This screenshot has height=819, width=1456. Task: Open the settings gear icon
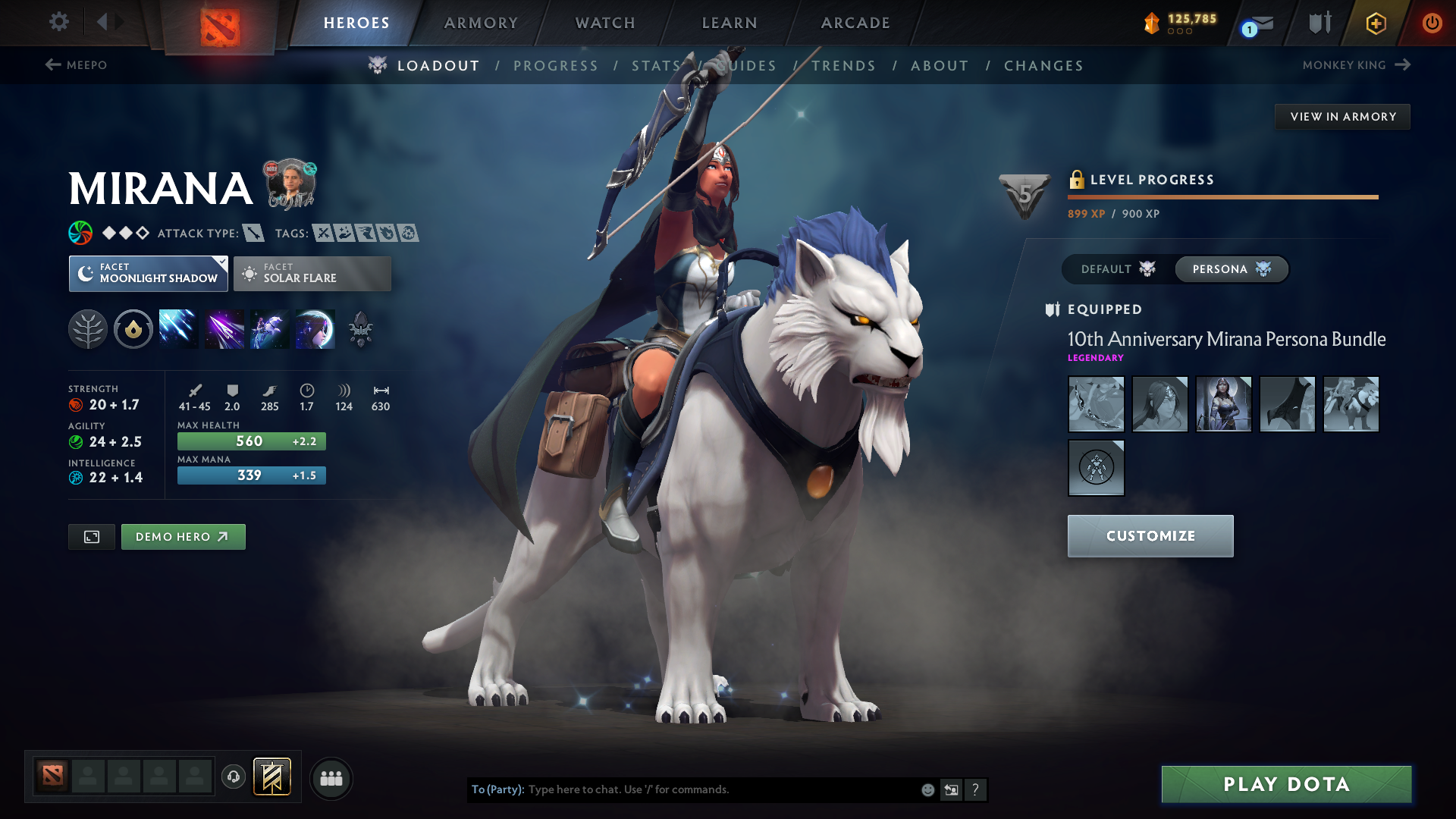pos(58,22)
